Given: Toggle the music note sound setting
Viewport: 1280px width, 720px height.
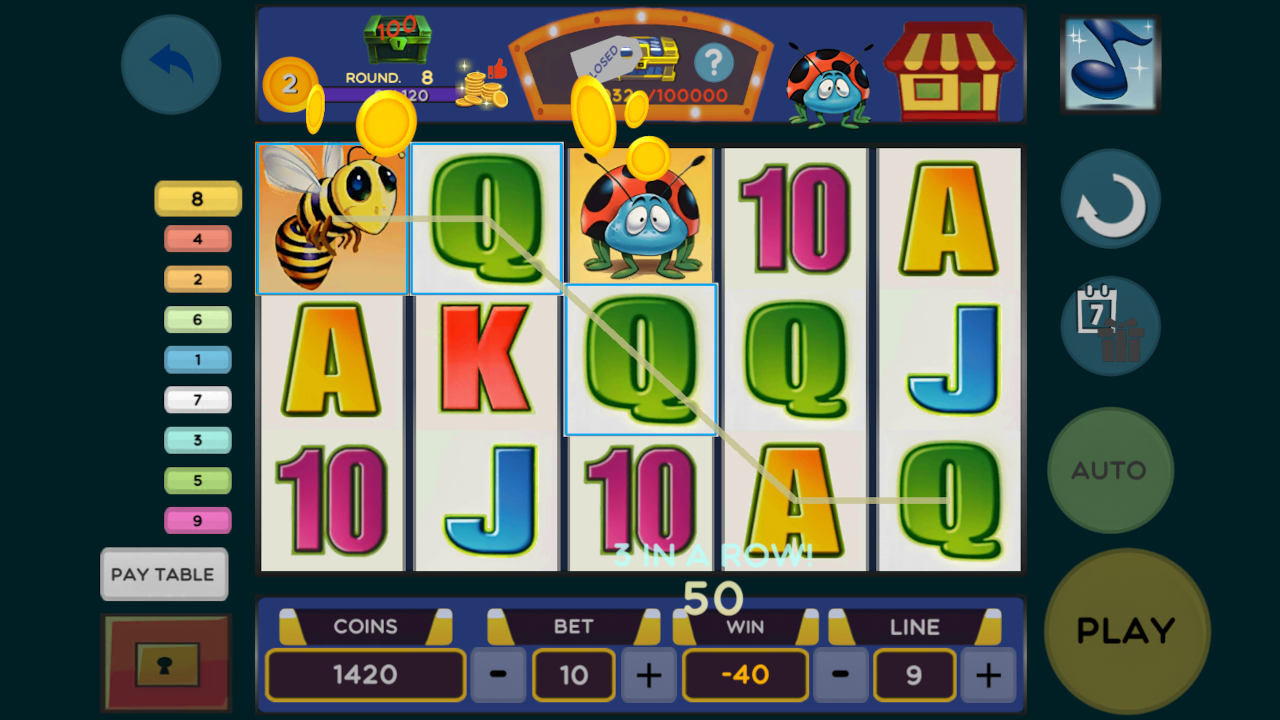Looking at the screenshot, I should [1110, 62].
